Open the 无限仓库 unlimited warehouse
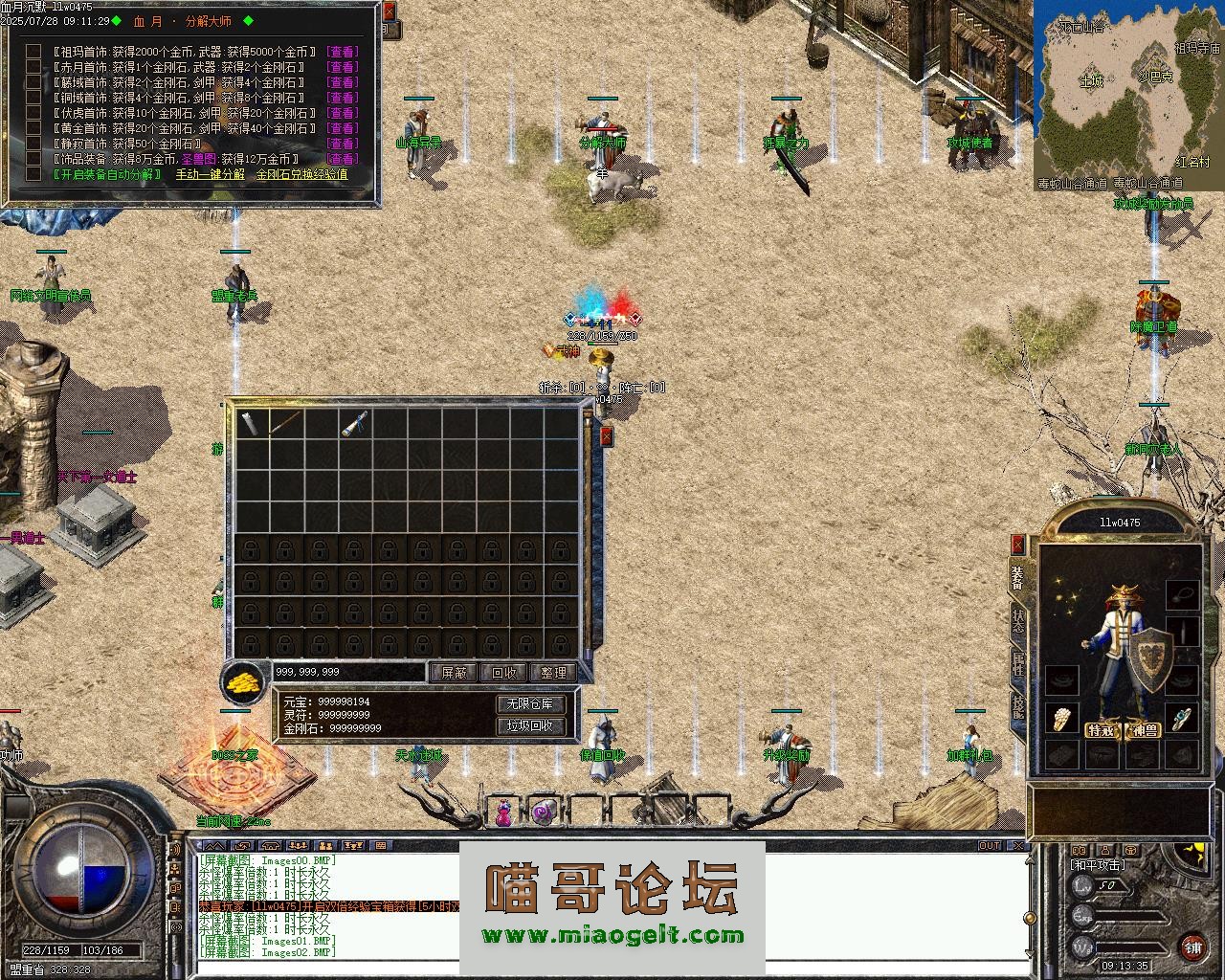 [x=530, y=704]
